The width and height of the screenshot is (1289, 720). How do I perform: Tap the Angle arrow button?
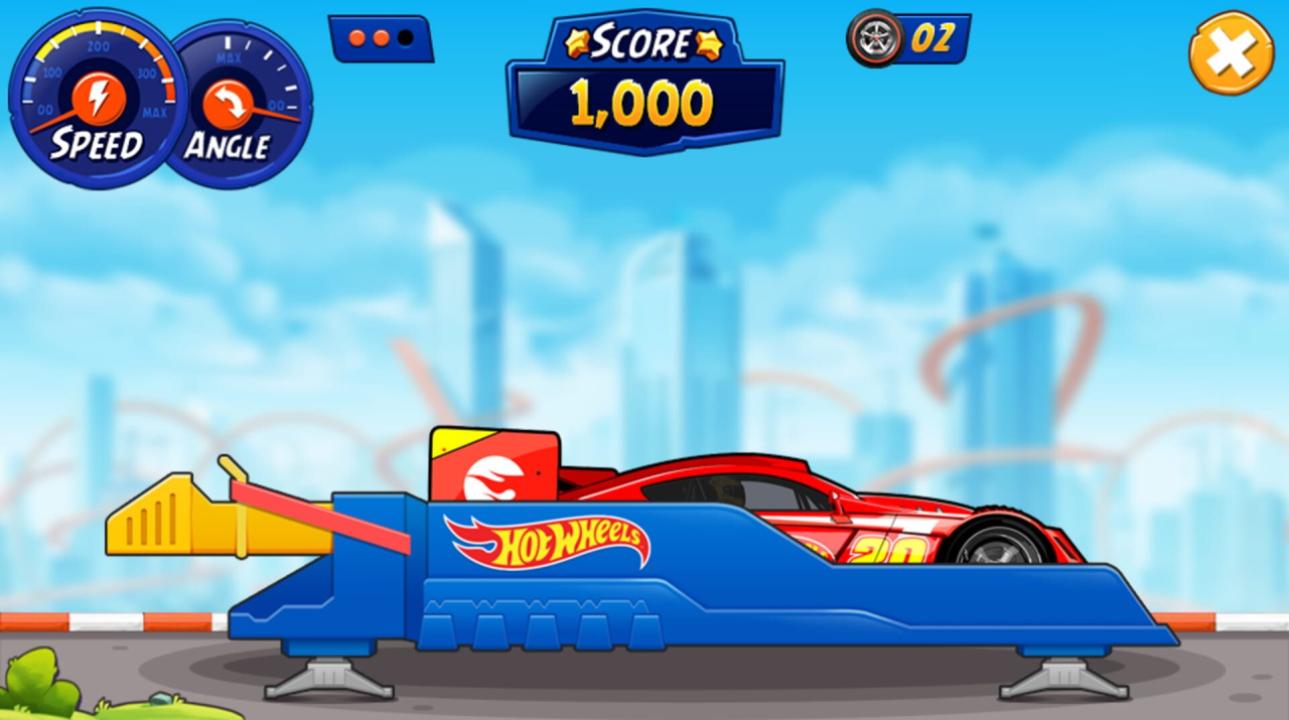[227, 104]
